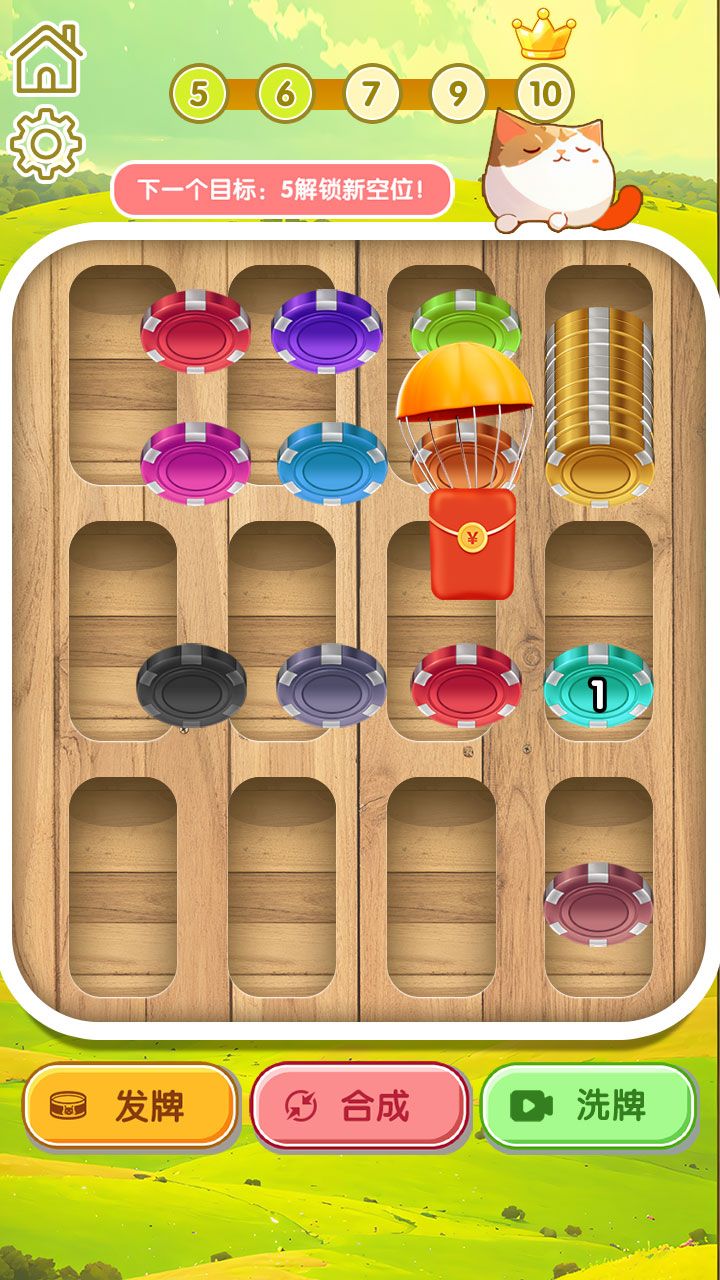Open the home screen icon
Image resolution: width=720 pixels, height=1280 pixels.
(46, 59)
